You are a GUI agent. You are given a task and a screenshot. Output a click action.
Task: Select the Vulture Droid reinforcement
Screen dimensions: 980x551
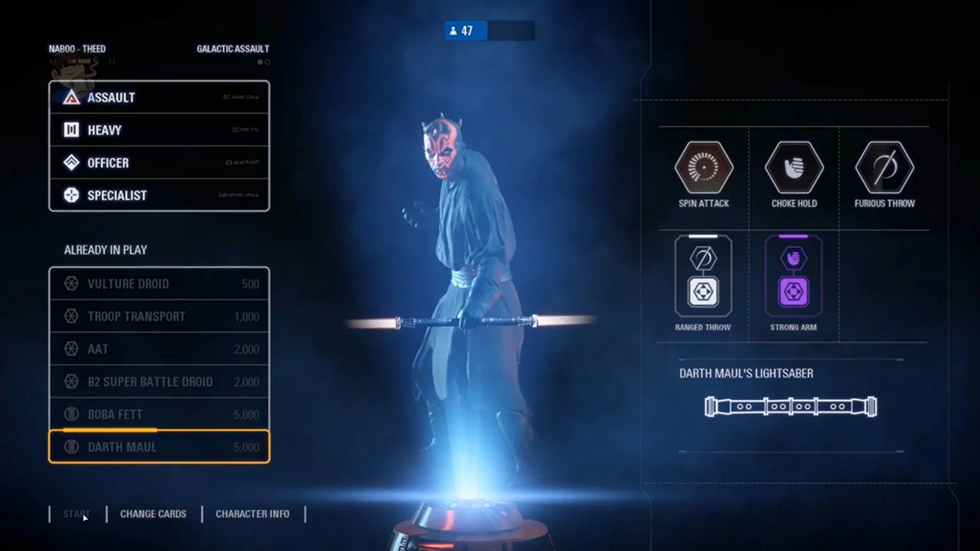158,284
